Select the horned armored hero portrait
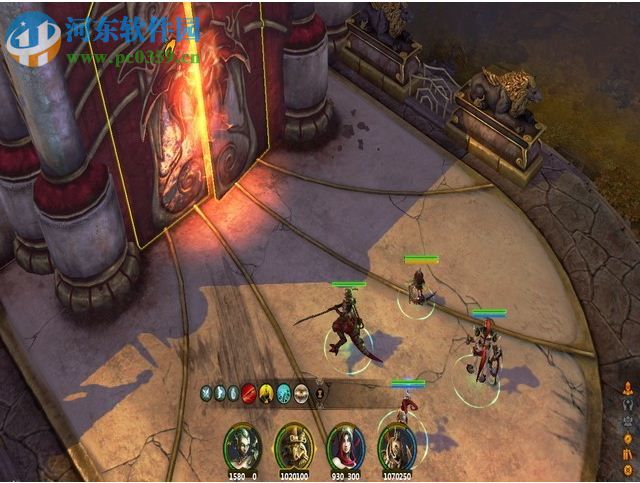640x483 pixels. [398, 446]
